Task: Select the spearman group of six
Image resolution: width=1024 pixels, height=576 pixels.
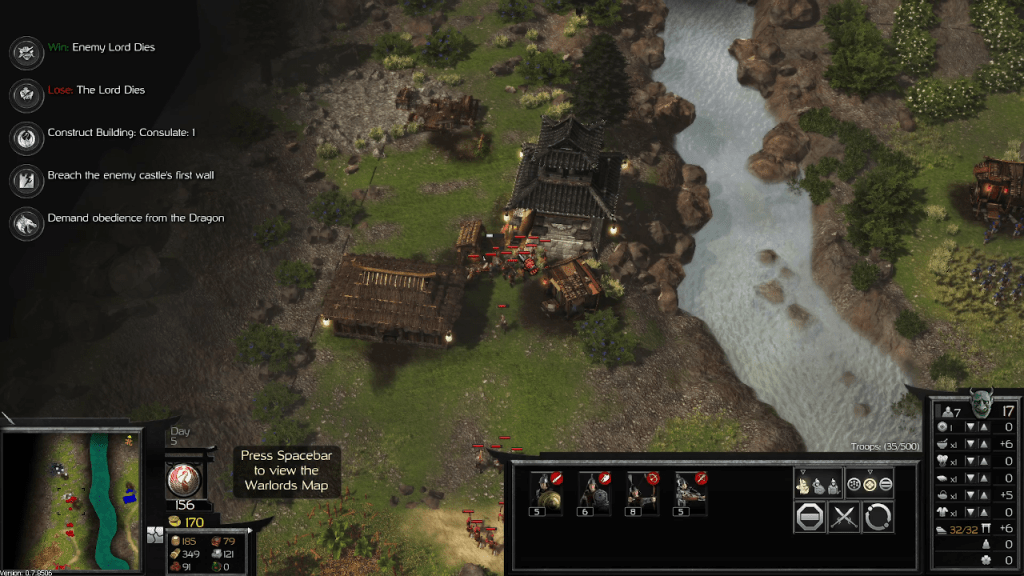Action: pyautogui.click(x=594, y=489)
